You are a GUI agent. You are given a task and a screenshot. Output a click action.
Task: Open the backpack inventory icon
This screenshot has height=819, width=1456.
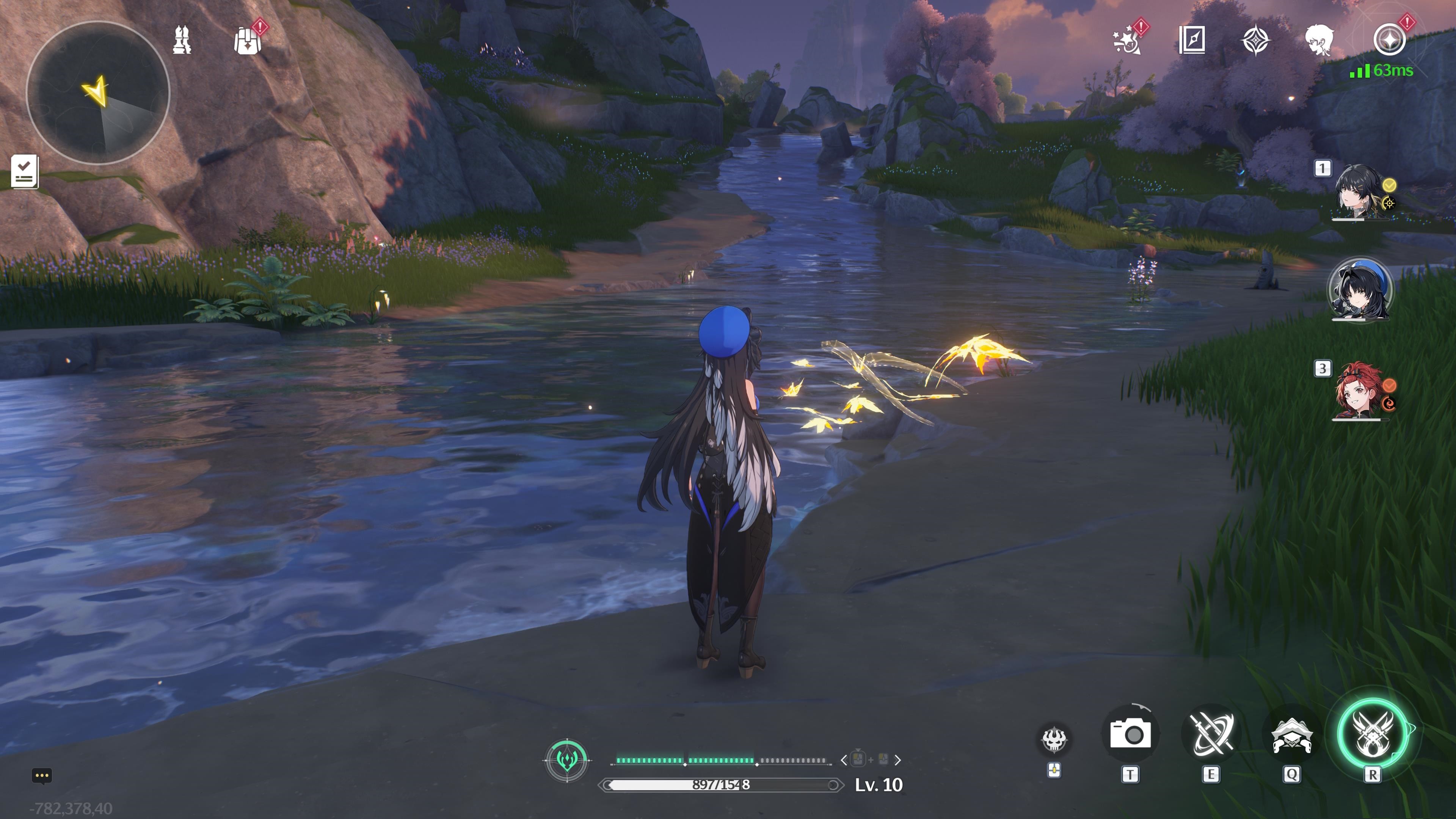point(248,41)
